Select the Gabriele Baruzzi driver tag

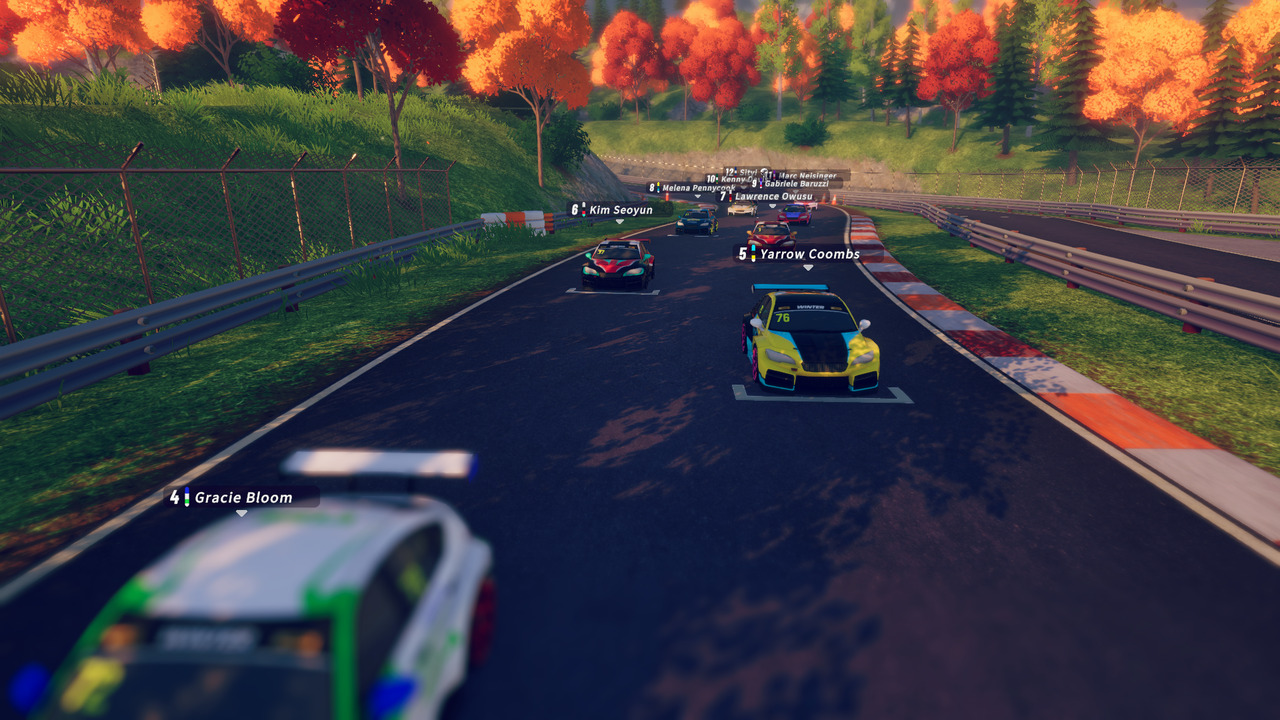click(x=796, y=184)
